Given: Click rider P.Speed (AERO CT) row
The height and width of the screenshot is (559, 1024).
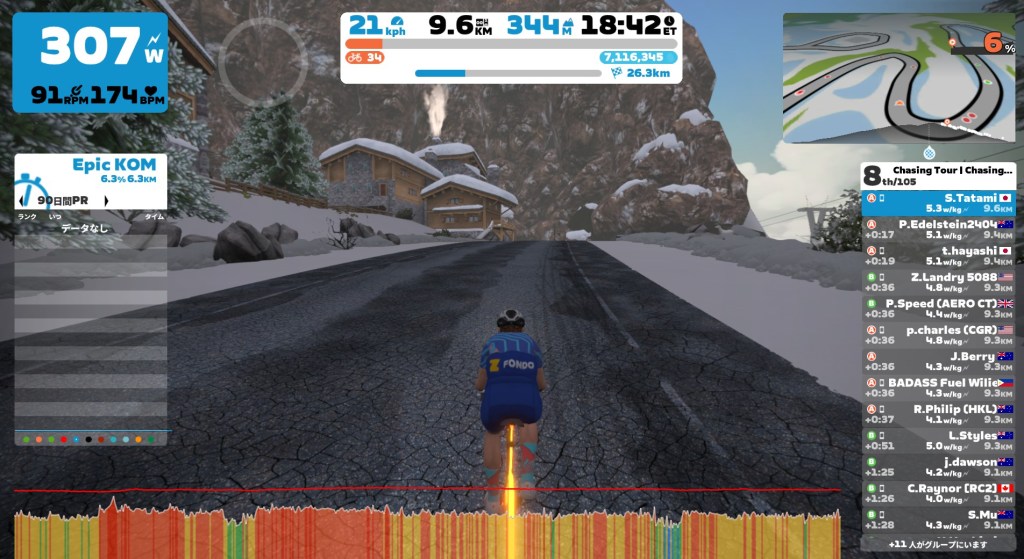Looking at the screenshot, I should point(938,309).
